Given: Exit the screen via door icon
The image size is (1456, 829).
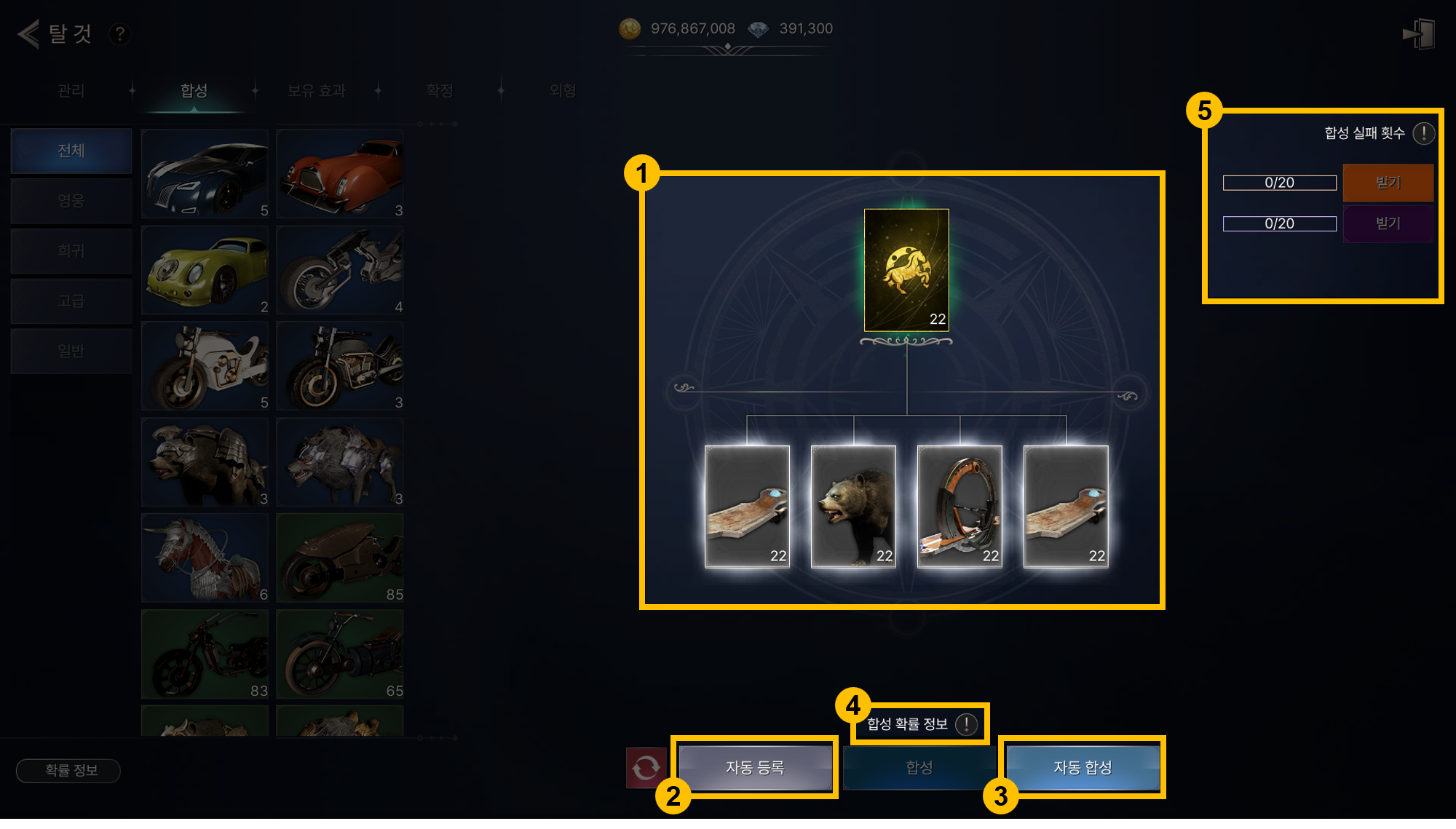Looking at the screenshot, I should [1419, 34].
